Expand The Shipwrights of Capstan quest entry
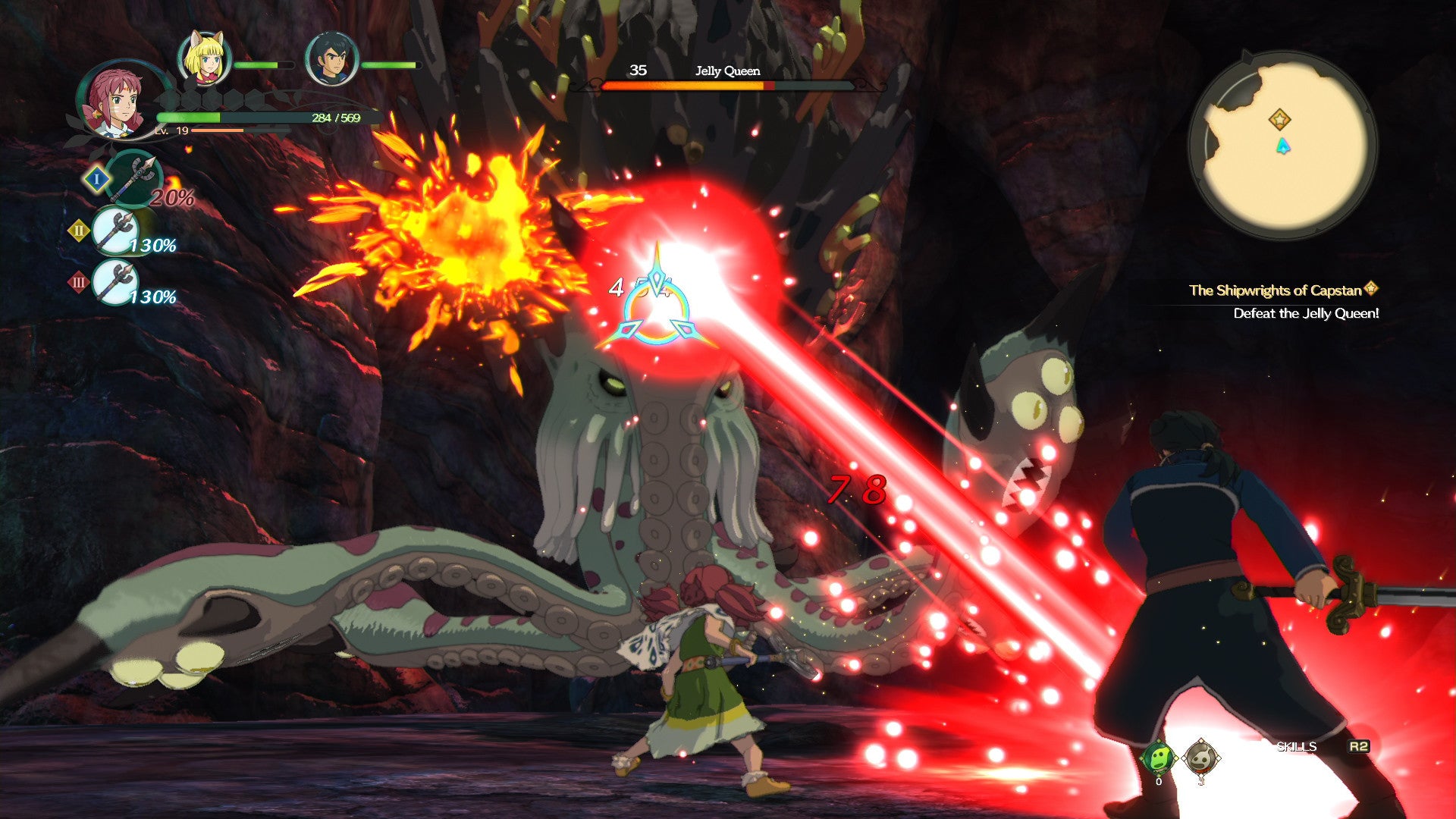 [1281, 288]
